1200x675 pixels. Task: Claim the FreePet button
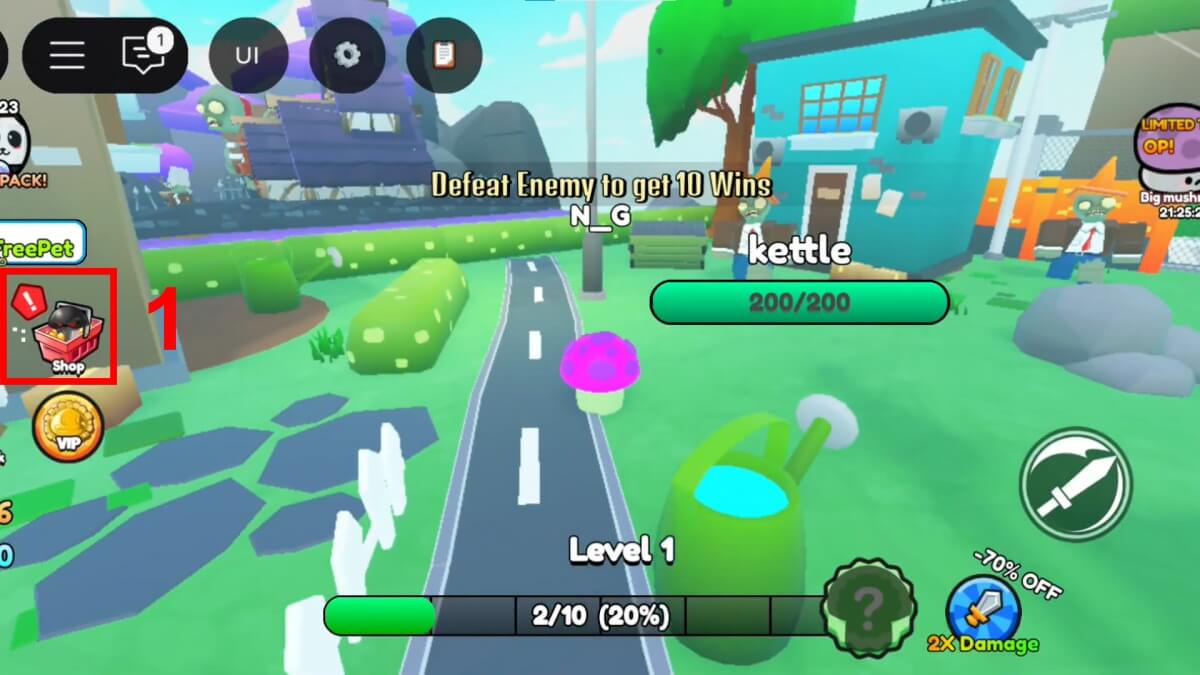point(40,246)
